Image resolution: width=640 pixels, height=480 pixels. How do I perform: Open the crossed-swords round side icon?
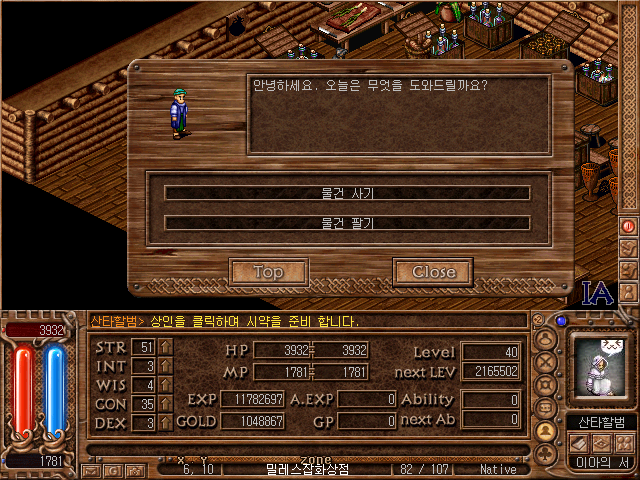pos(546,362)
